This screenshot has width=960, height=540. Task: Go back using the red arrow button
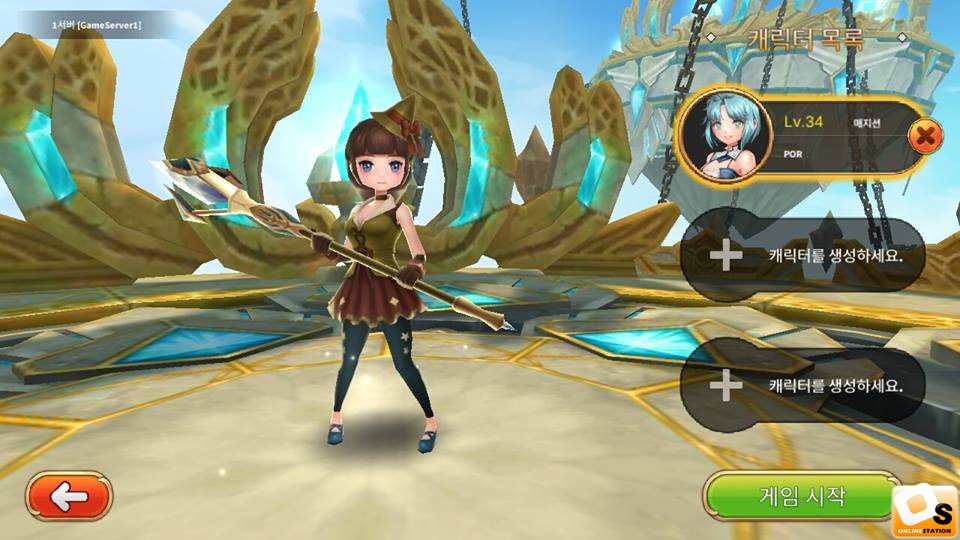tap(69, 496)
